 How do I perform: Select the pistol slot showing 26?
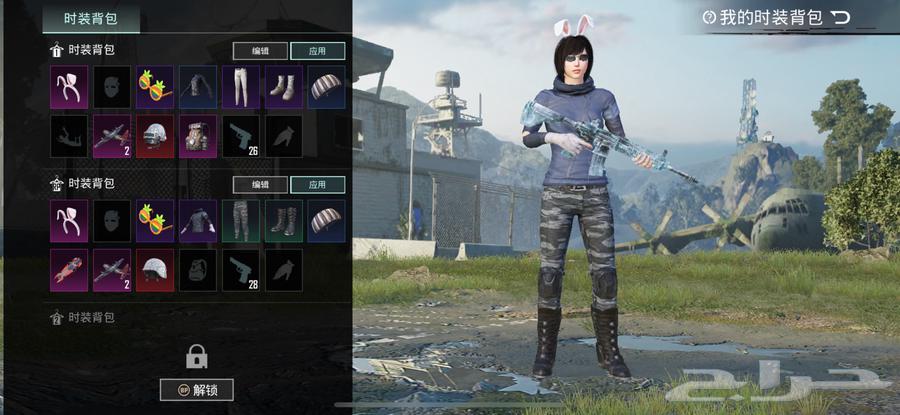pyautogui.click(x=241, y=136)
